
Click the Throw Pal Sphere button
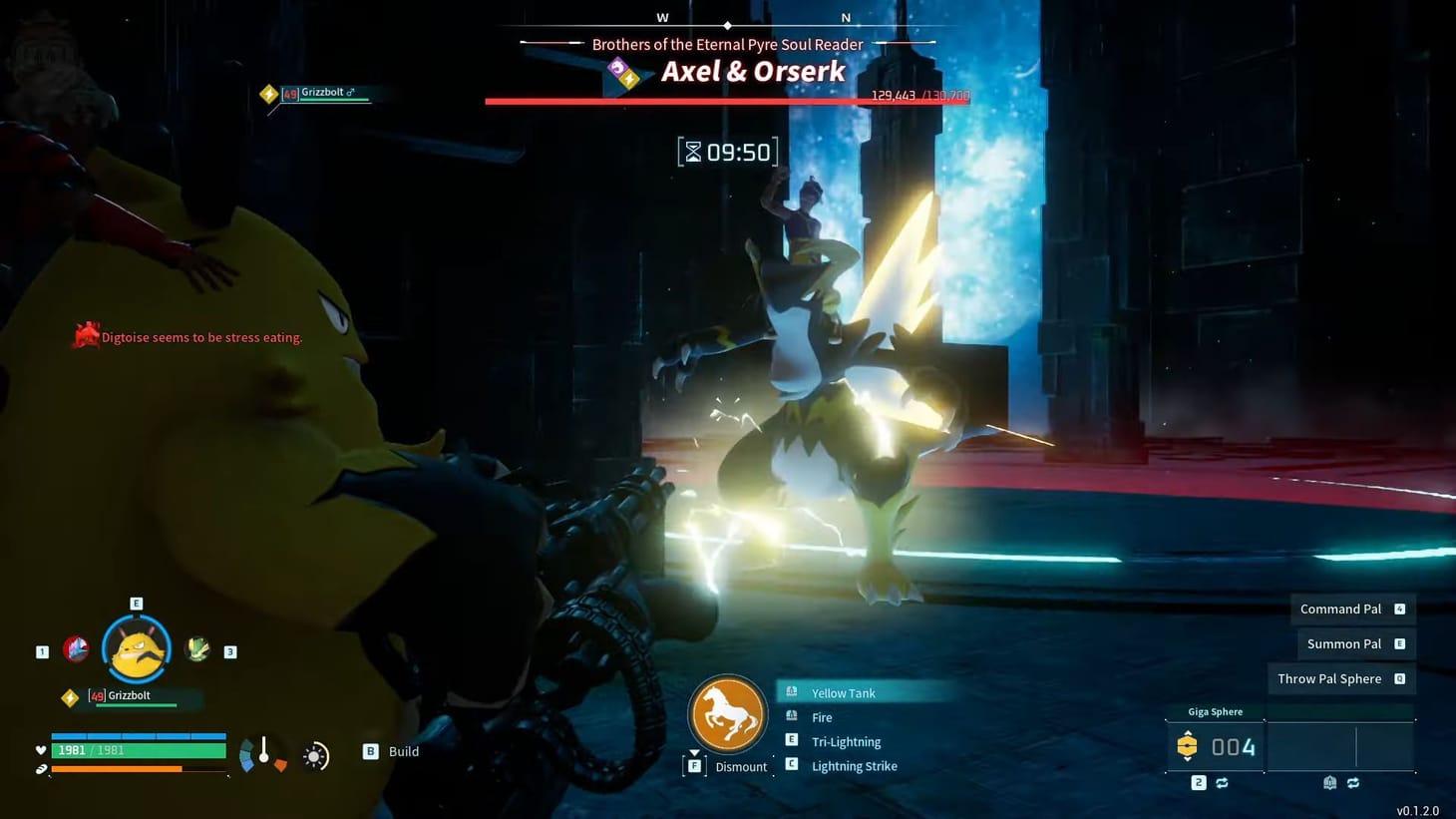point(1329,678)
